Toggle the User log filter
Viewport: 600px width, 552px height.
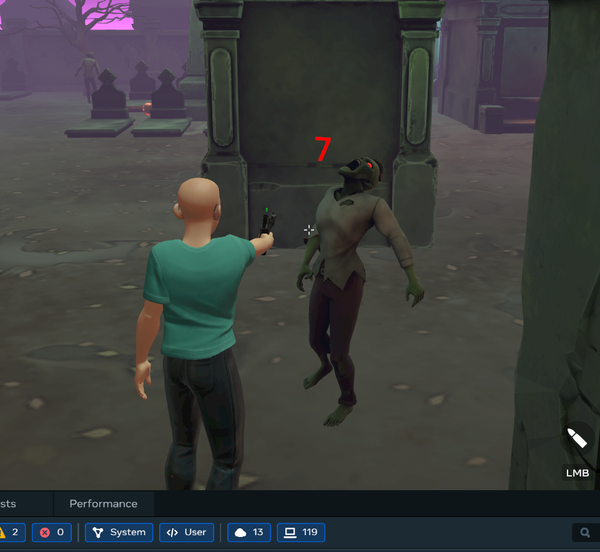(186, 532)
